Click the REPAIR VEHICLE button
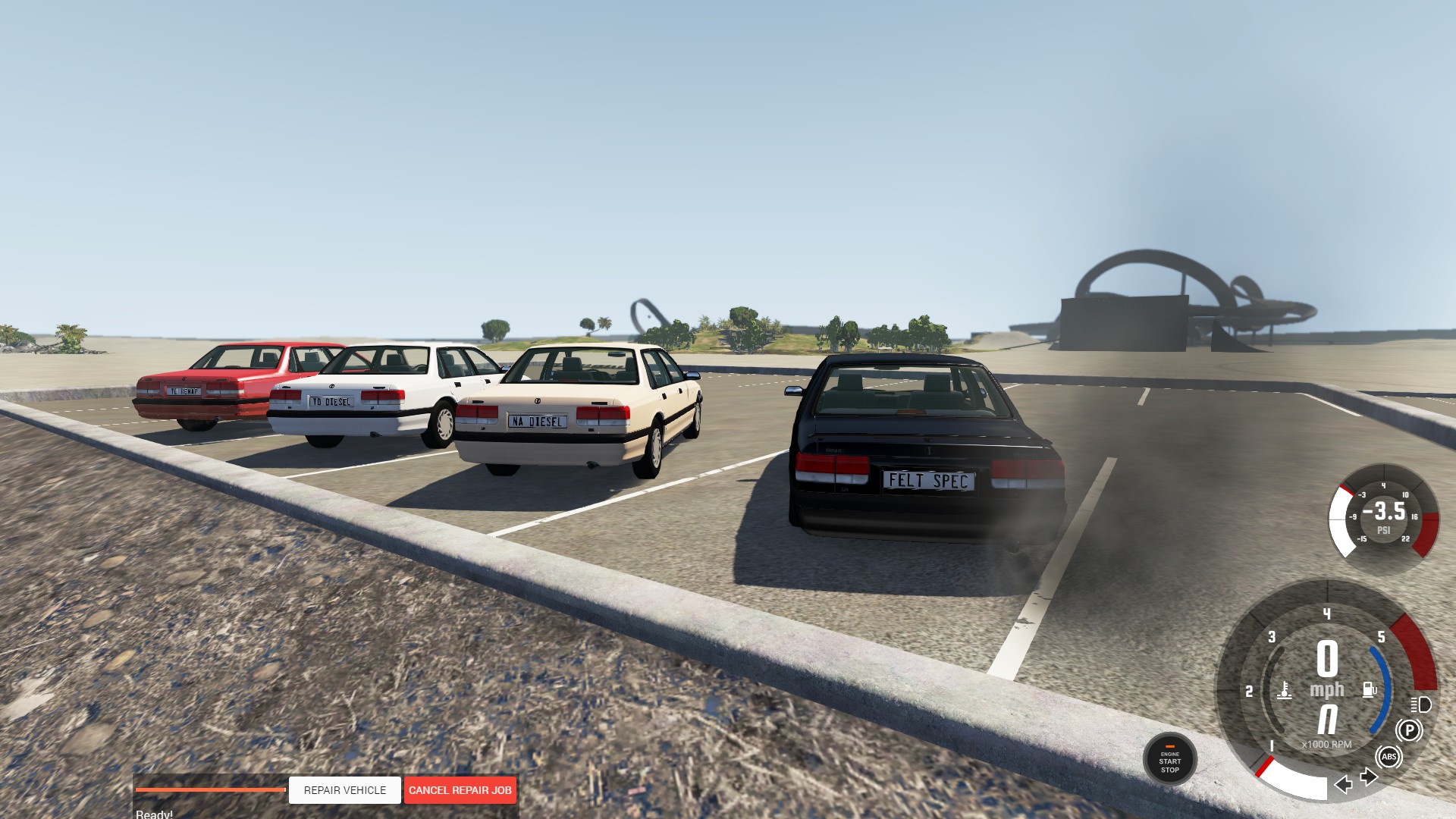The image size is (1456, 819). tap(344, 790)
